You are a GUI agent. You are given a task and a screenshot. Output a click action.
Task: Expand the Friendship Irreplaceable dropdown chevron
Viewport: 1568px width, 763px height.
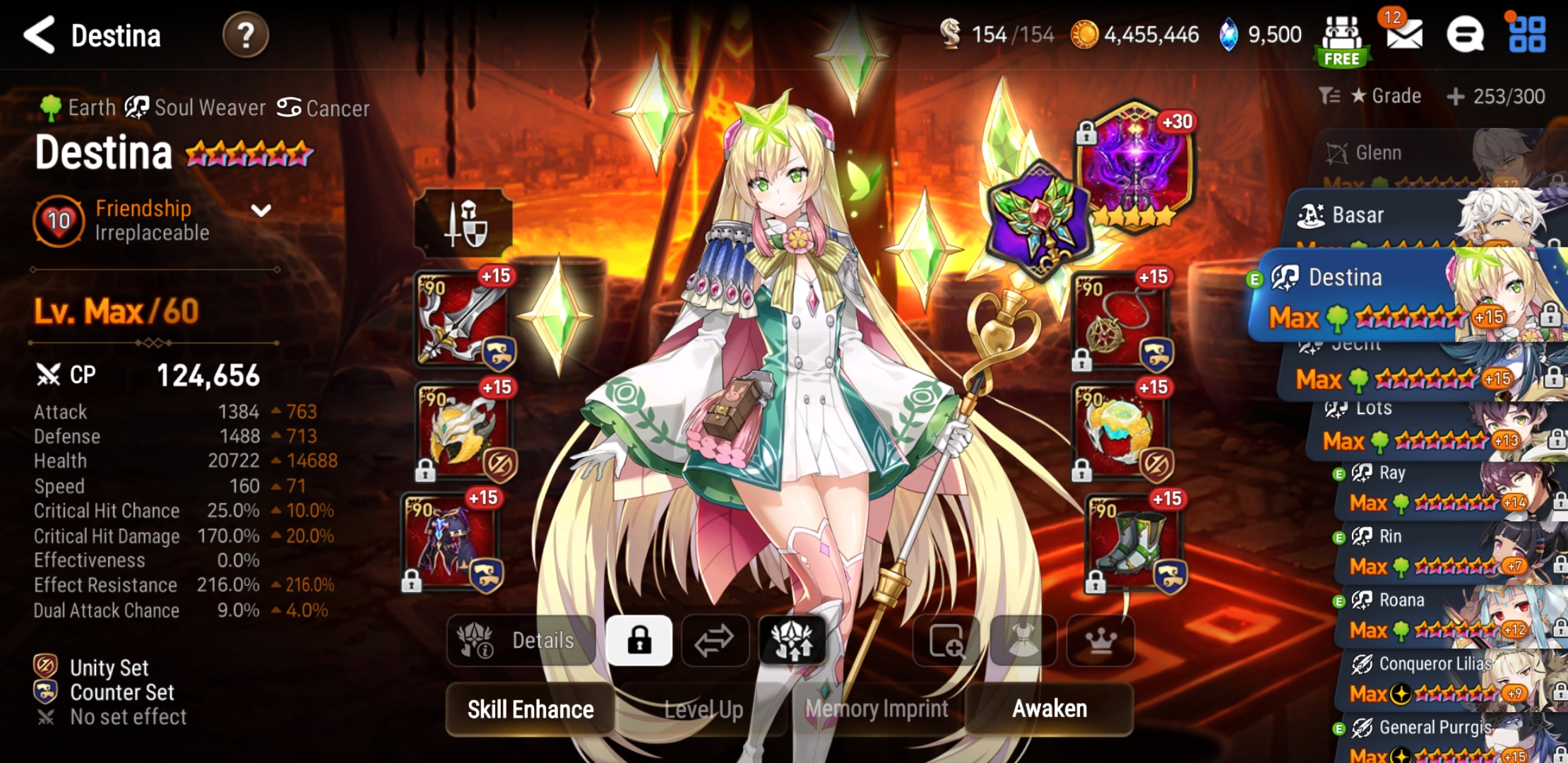click(x=262, y=211)
